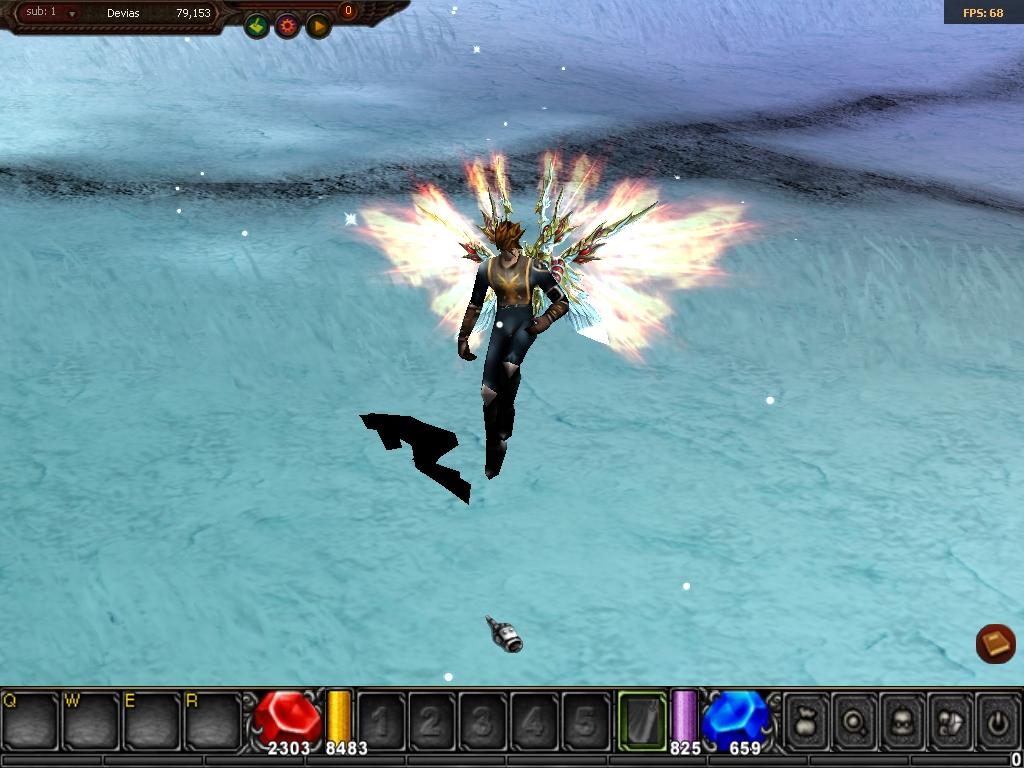Screen dimensions: 1024x768
Task: Select the E item slot
Action: tap(152, 719)
